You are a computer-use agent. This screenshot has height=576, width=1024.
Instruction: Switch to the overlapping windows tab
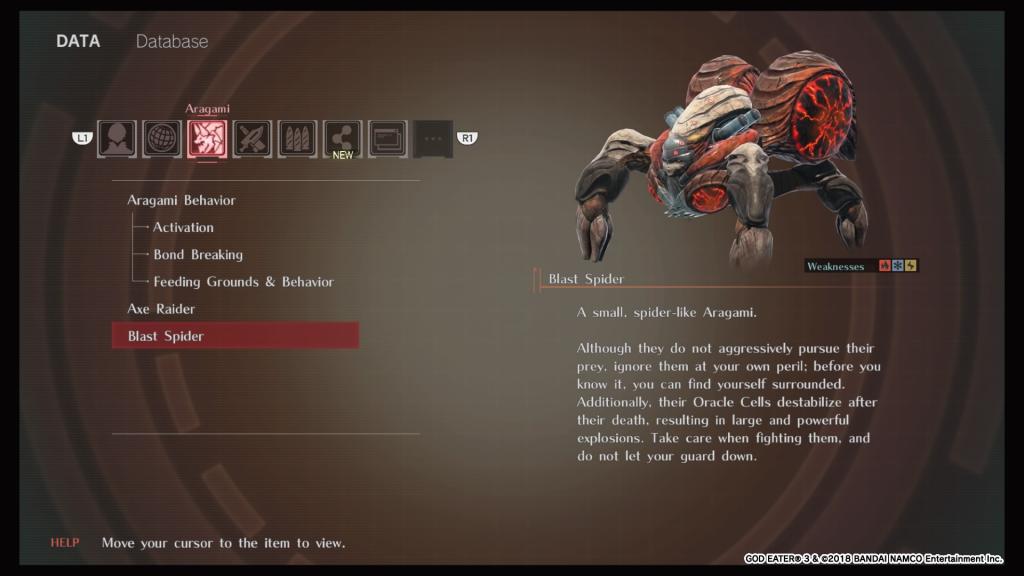(387, 139)
